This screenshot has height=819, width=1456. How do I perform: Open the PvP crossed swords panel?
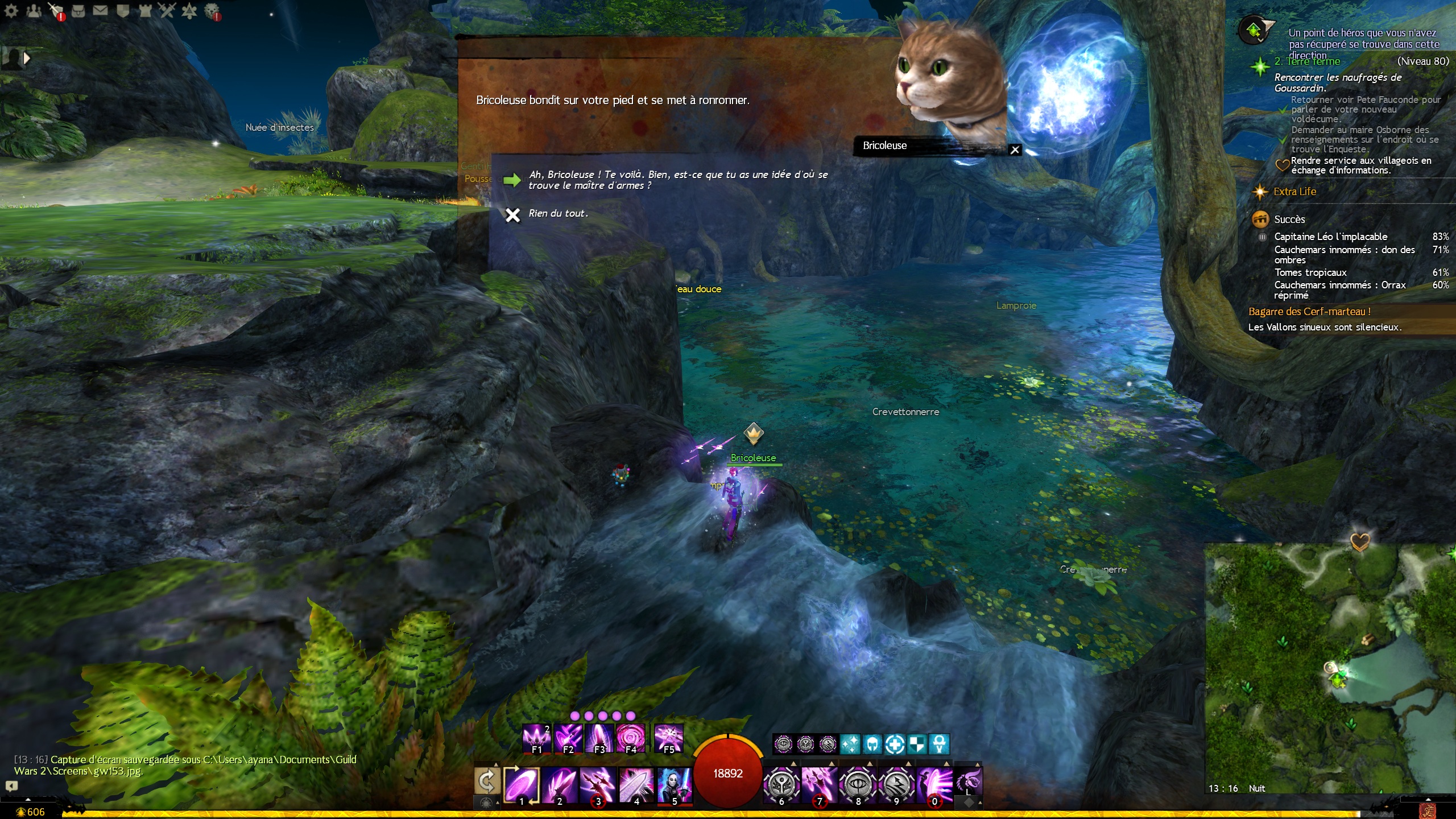click(x=167, y=10)
